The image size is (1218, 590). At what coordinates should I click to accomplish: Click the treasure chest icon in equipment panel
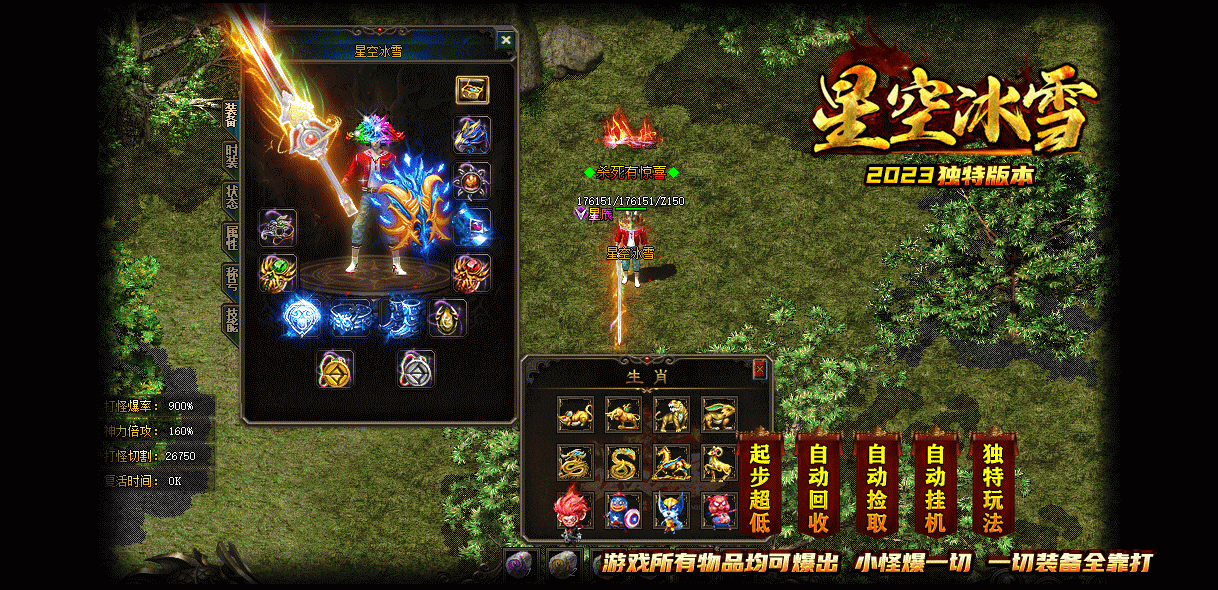point(472,90)
